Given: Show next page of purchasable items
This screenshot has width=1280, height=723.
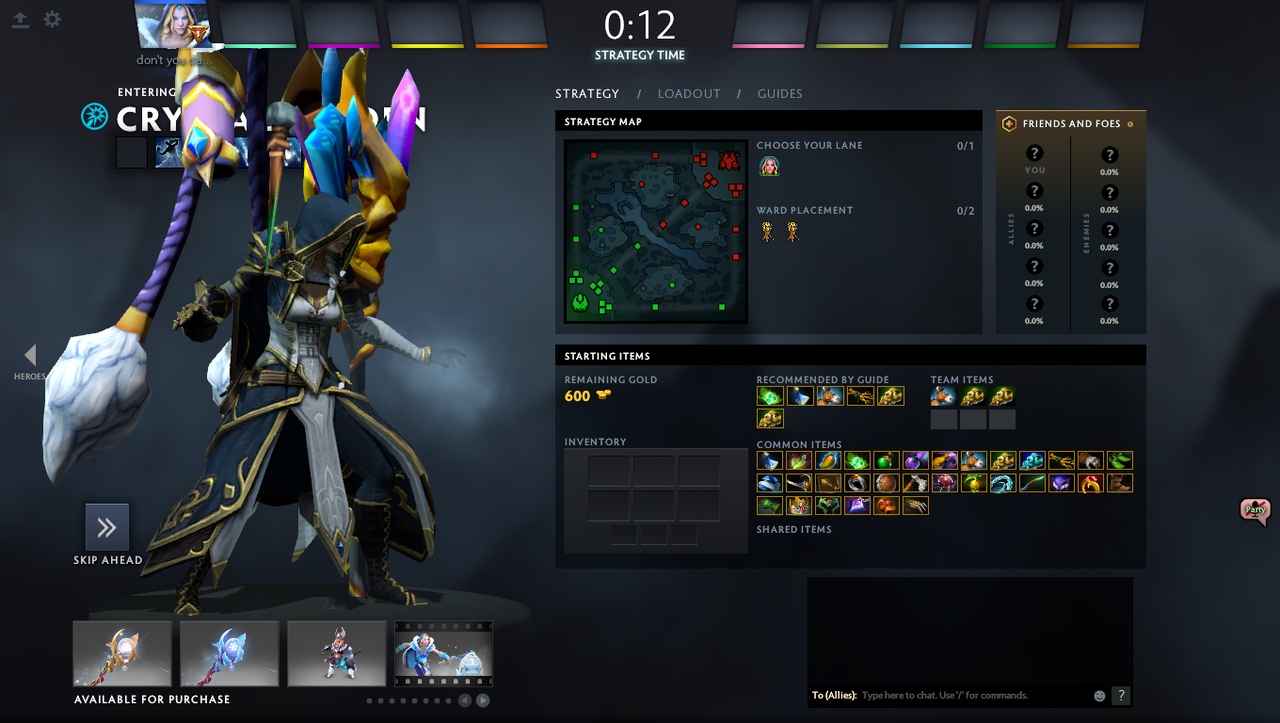Looking at the screenshot, I should click(x=483, y=700).
